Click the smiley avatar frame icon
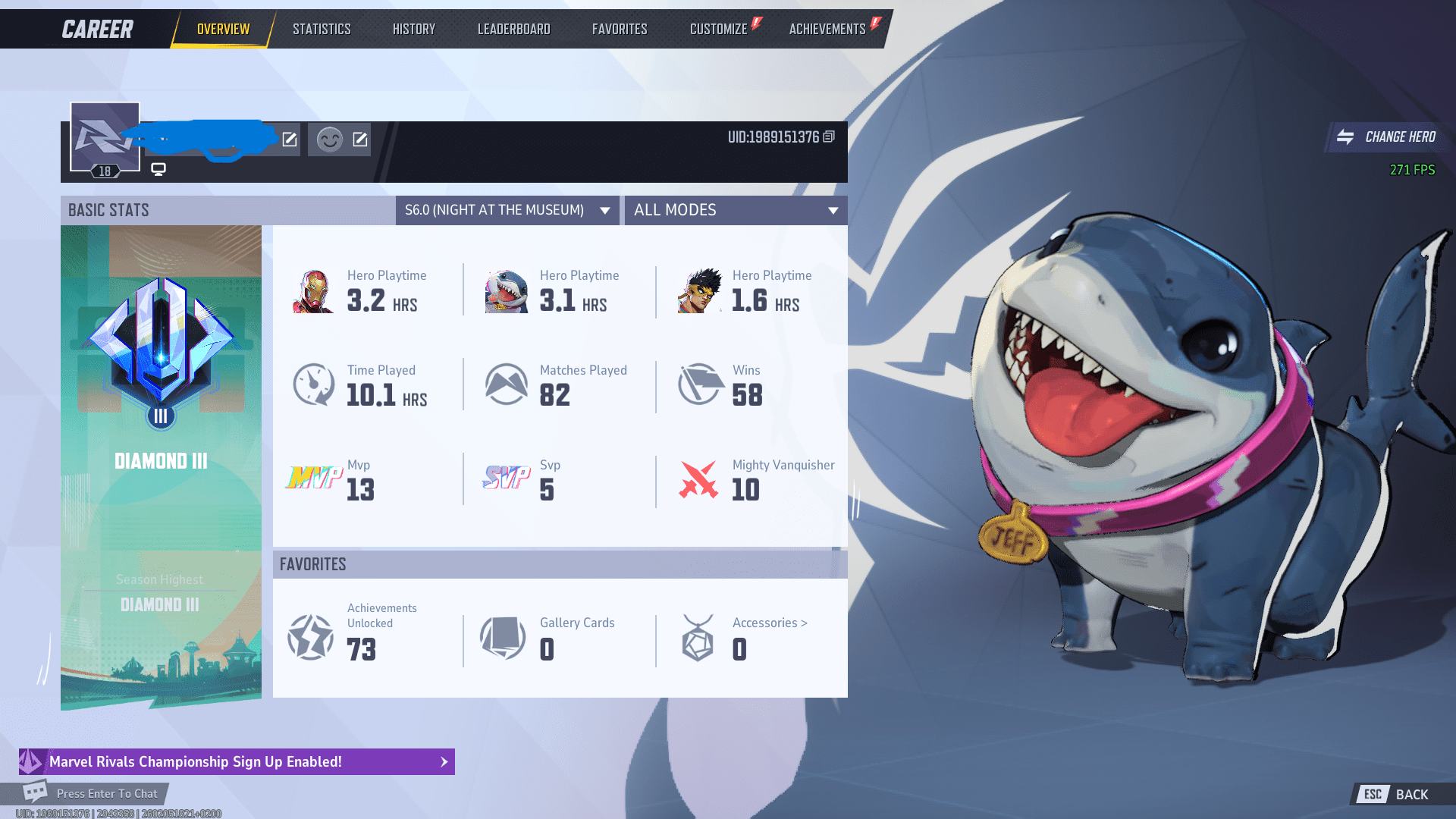Viewport: 1456px width, 819px height. pos(330,140)
